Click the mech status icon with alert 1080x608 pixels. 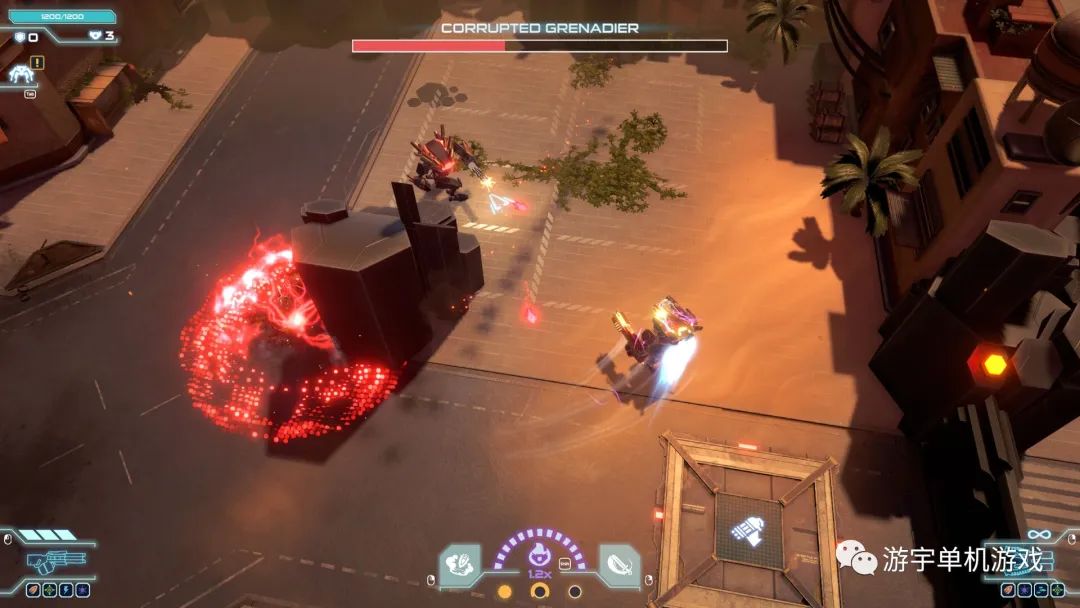click(x=20, y=73)
